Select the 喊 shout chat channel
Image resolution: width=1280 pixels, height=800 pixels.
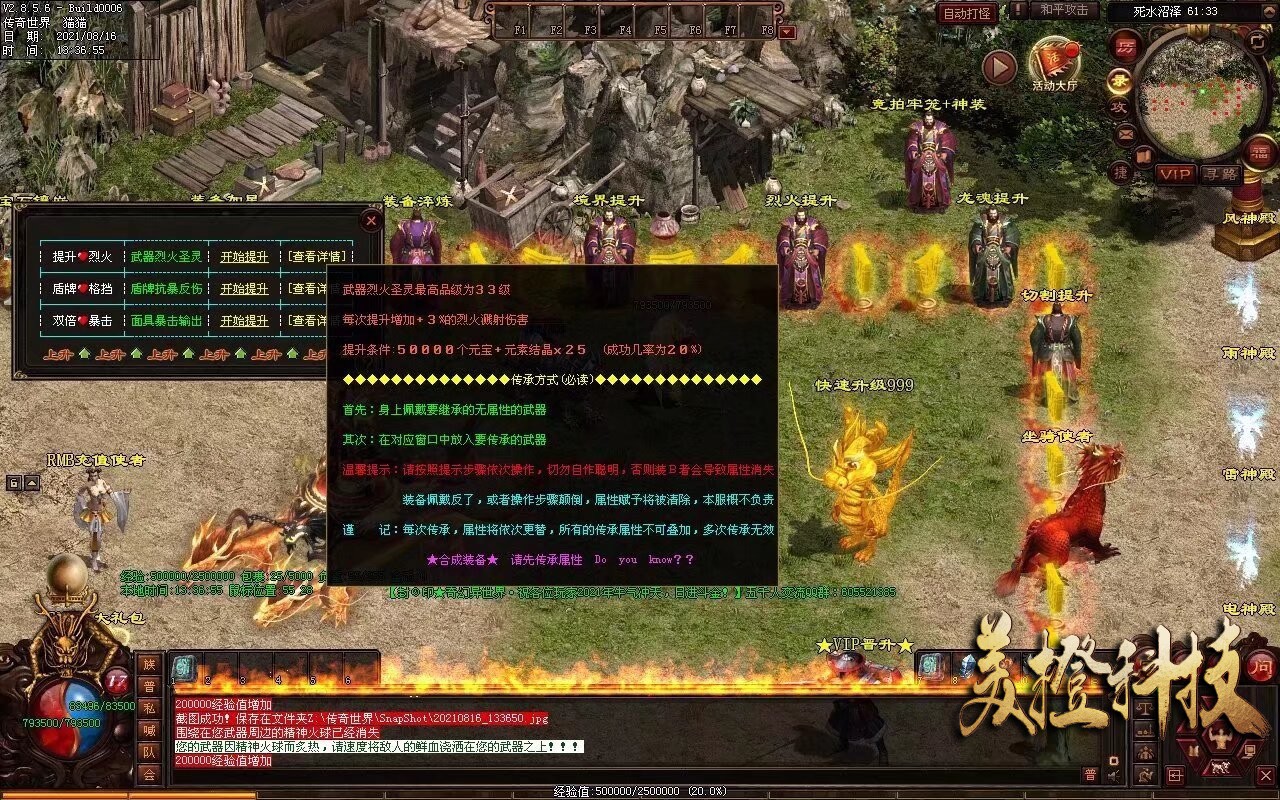[x=150, y=729]
